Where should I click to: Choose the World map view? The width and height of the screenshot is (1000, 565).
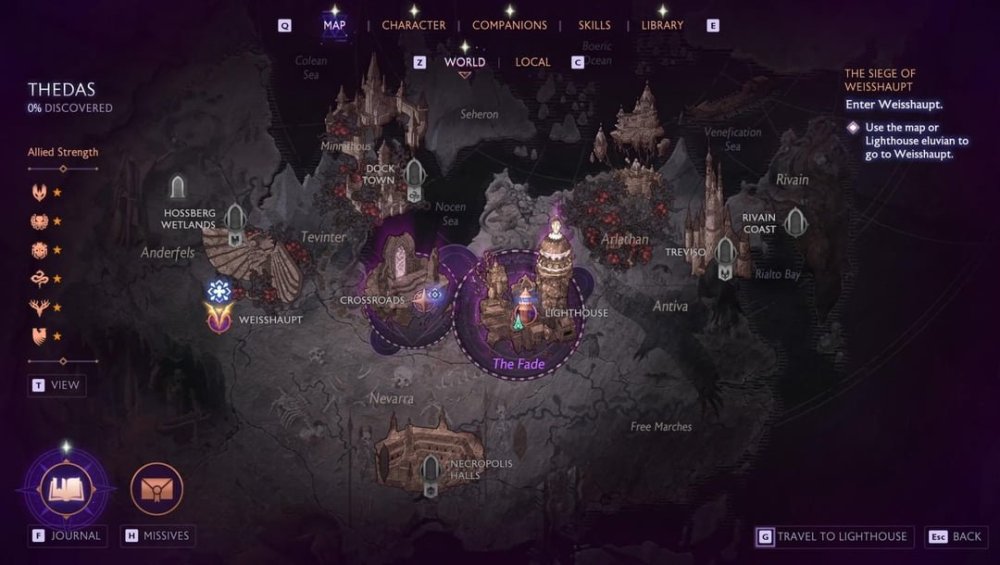[x=464, y=62]
